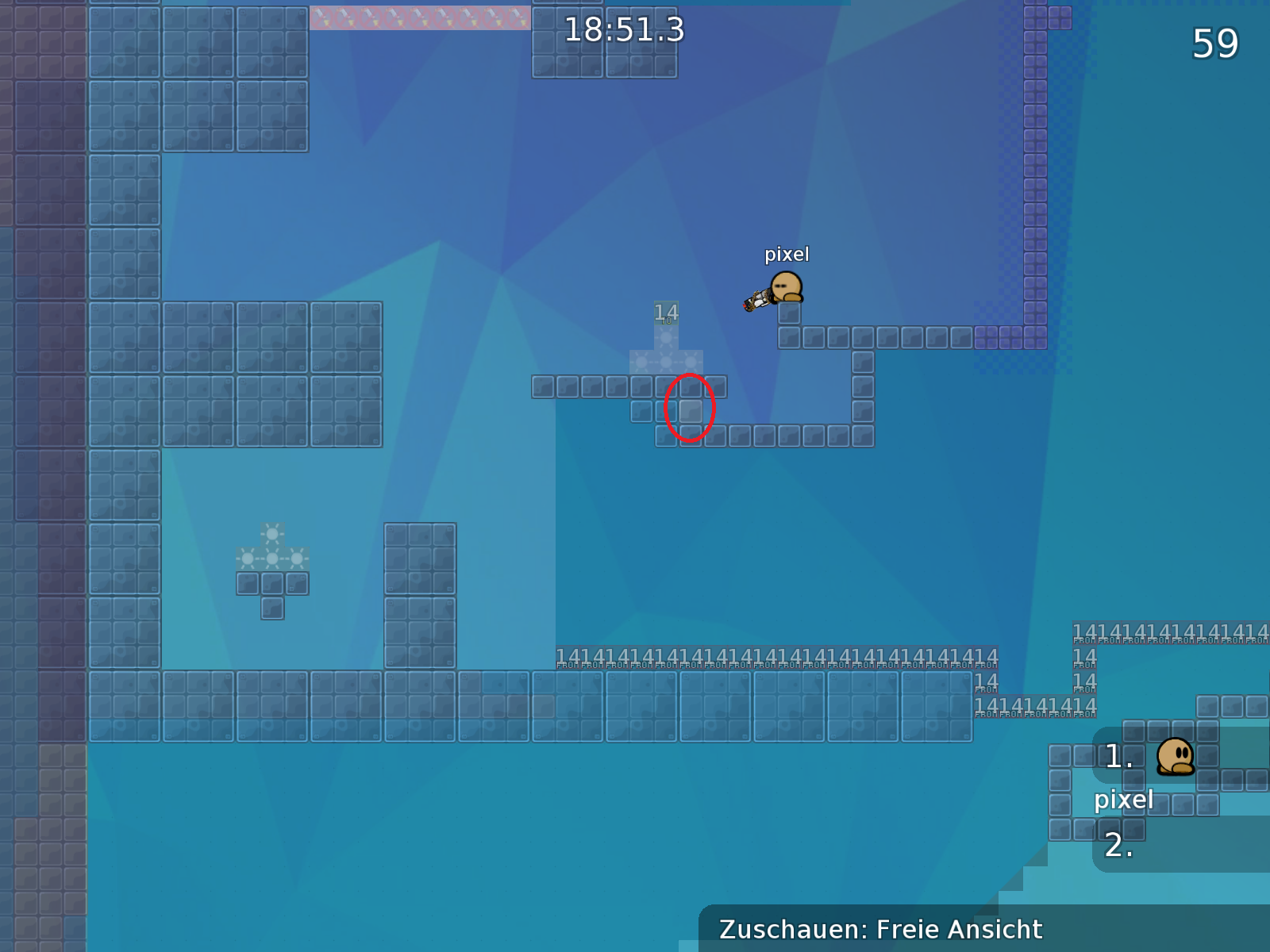Click the rightmost lamp in the lamp row
Screen dimensions: 1270x952
point(298,558)
